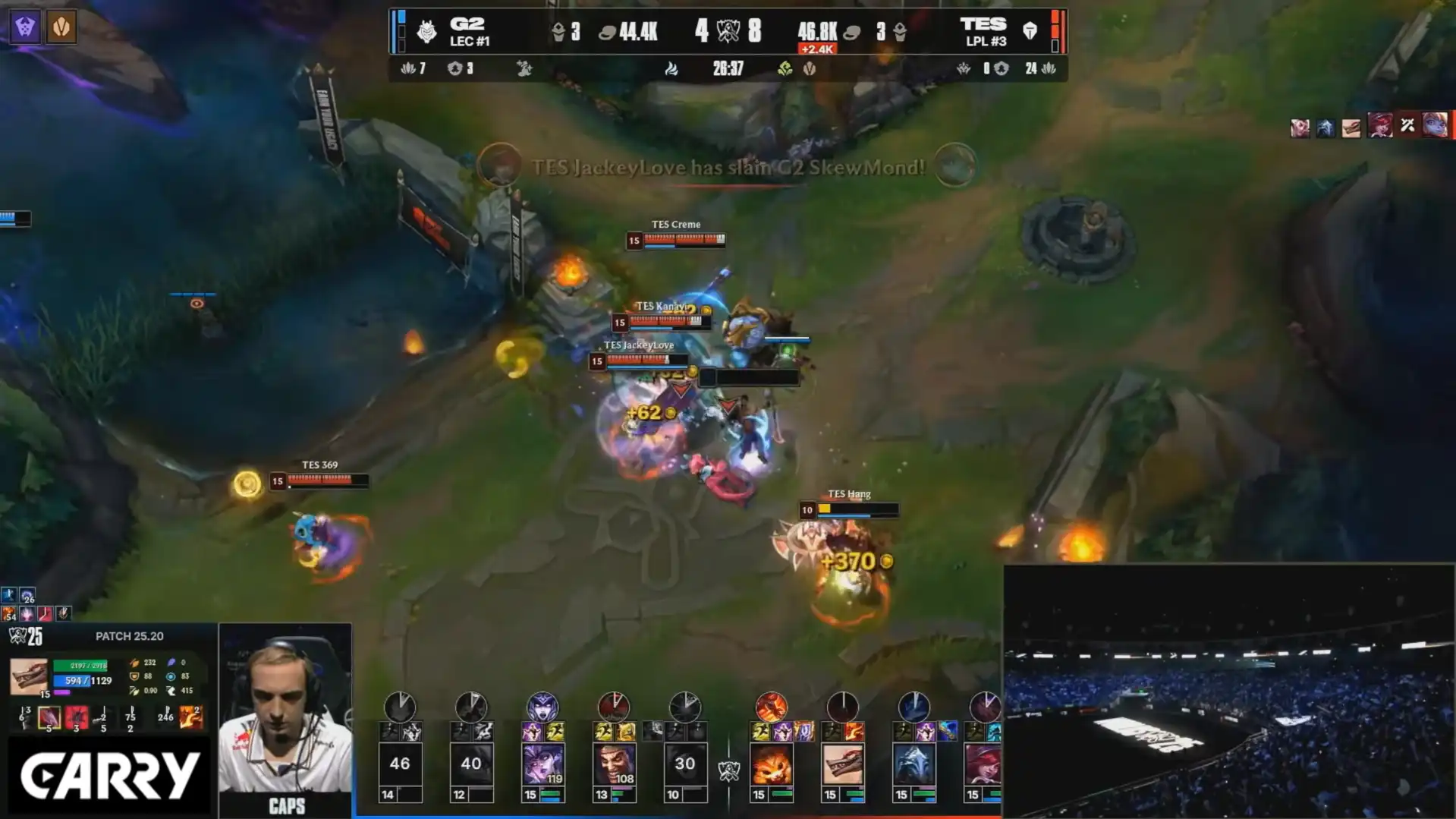Select Draven's portrait in the bottom scoreboard
This screenshot has width=1456, height=819.
614,765
